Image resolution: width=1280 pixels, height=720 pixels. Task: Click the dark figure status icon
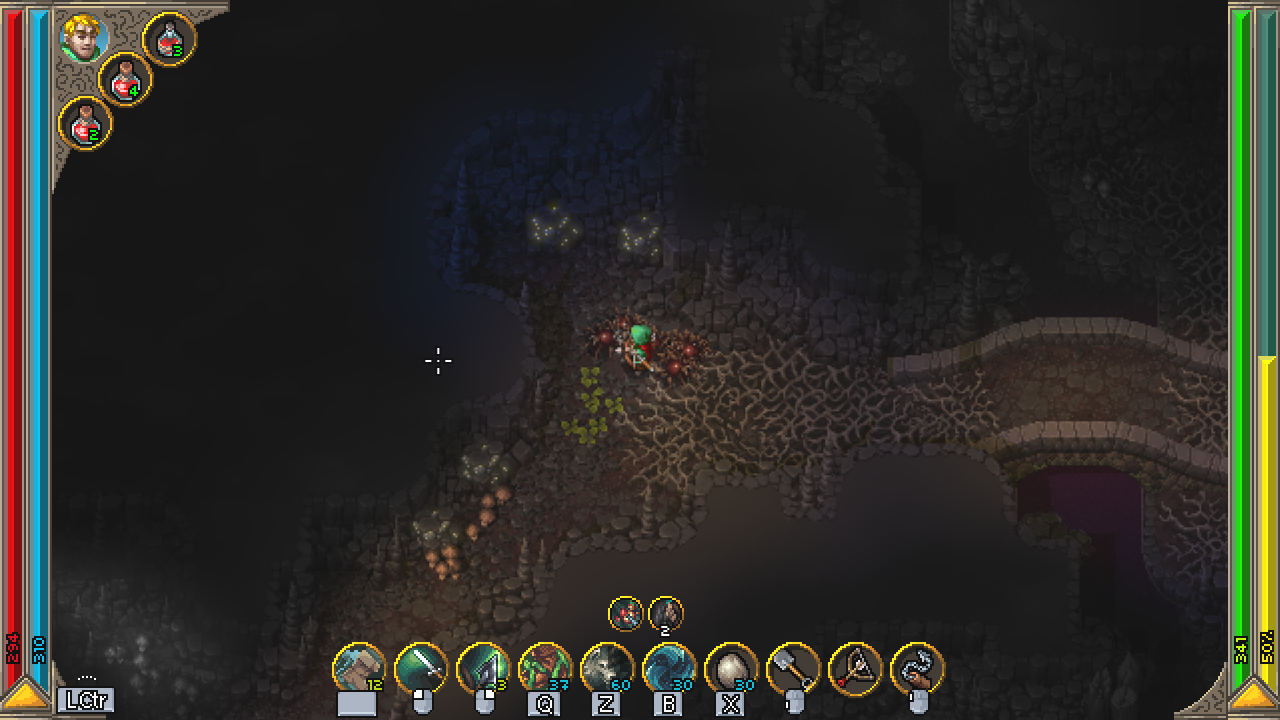pos(666,613)
